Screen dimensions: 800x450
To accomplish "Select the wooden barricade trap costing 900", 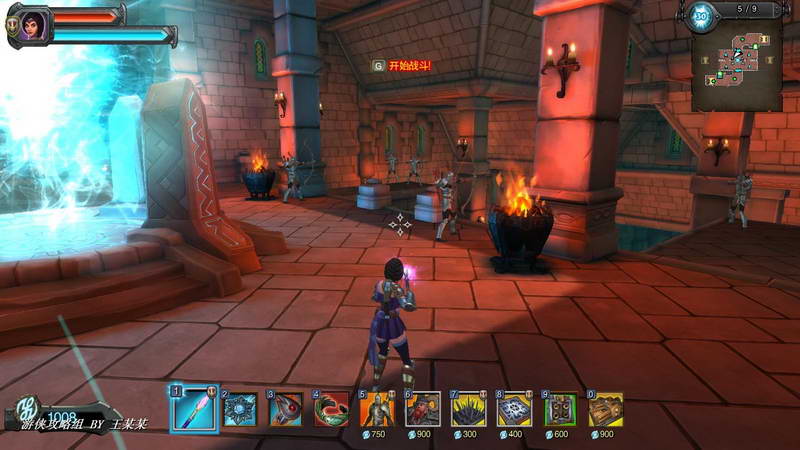I will click(606, 409).
